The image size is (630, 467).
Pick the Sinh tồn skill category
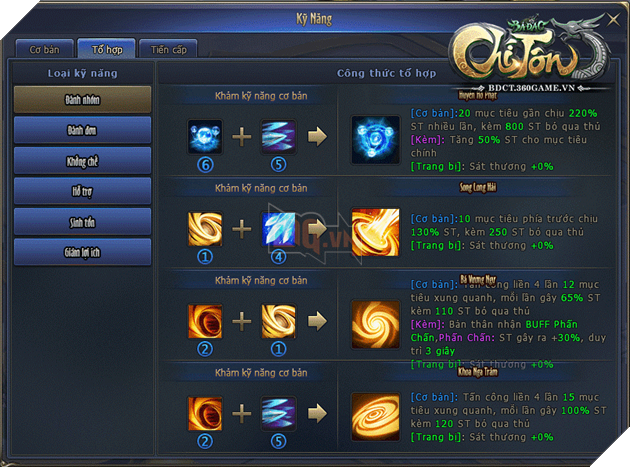pyautogui.click(x=83, y=221)
